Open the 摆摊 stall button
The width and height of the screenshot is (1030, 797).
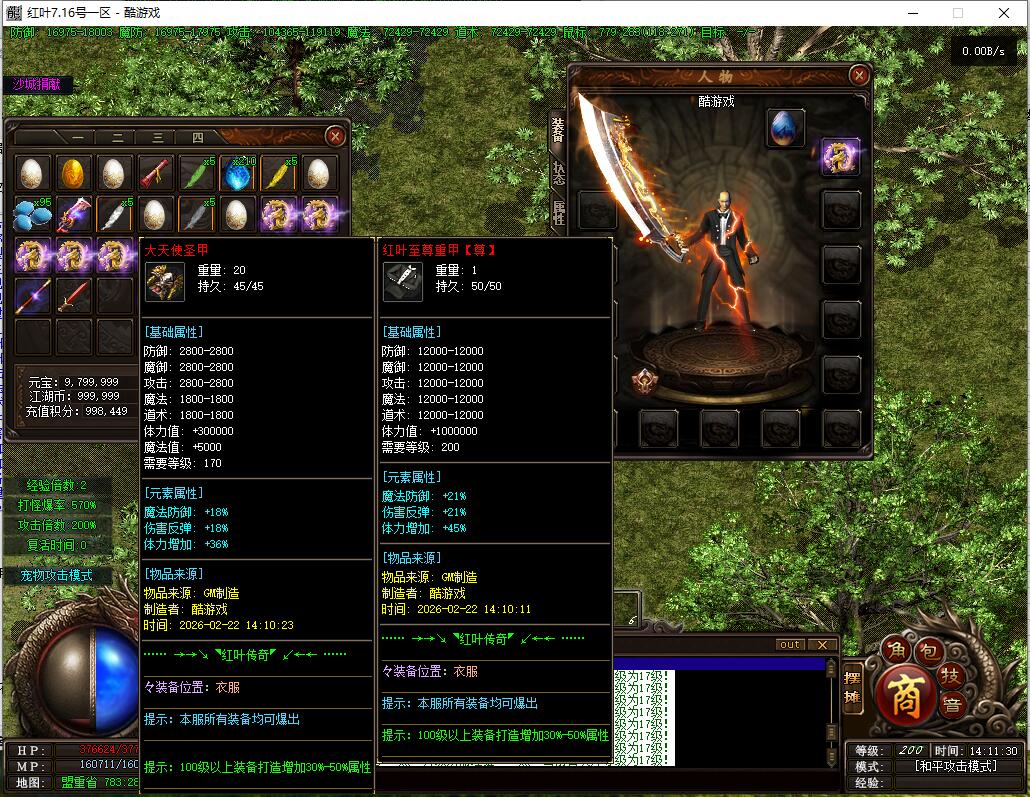pos(853,686)
